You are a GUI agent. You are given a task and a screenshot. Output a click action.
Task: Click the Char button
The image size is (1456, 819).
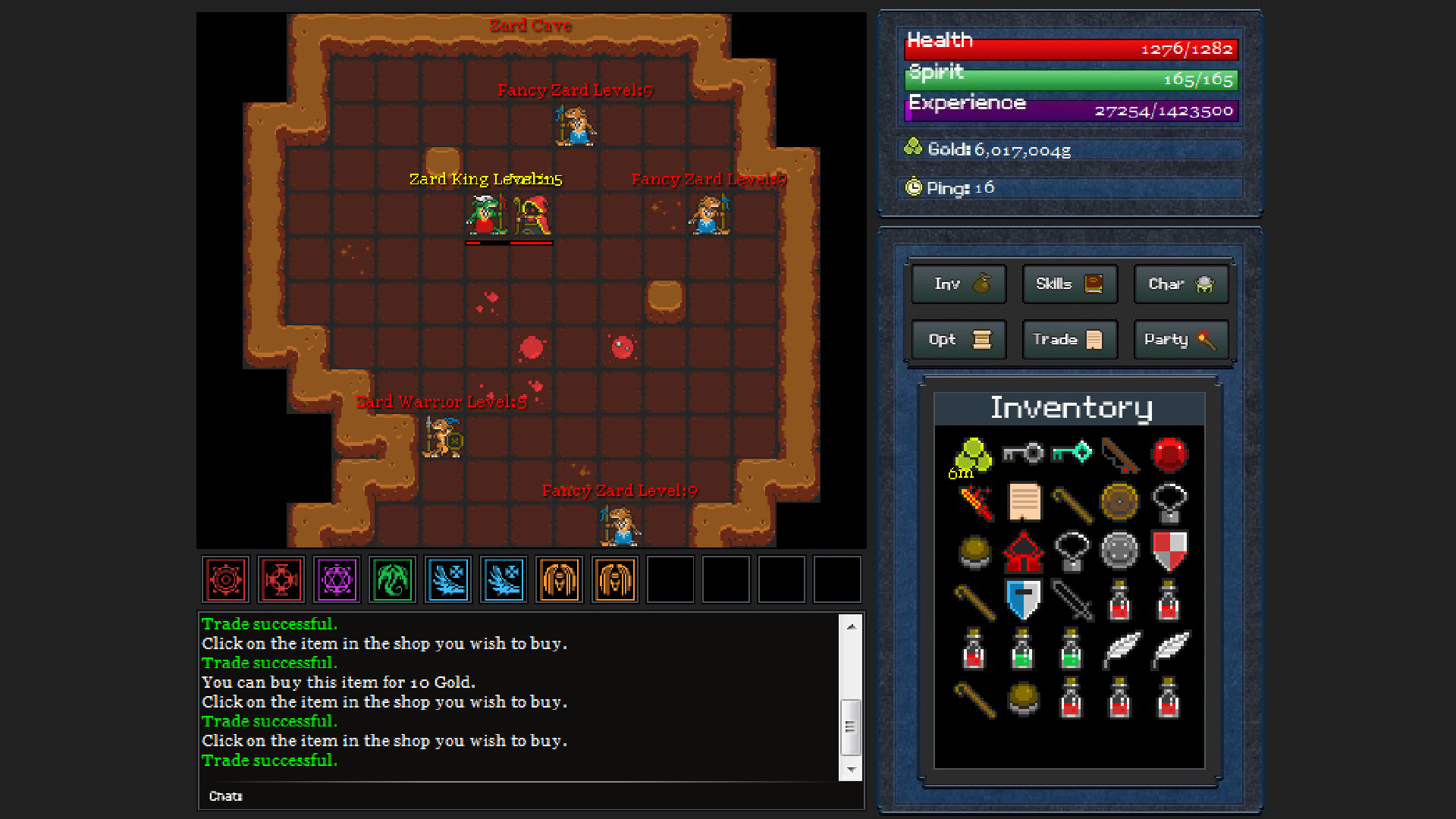[x=1180, y=284]
